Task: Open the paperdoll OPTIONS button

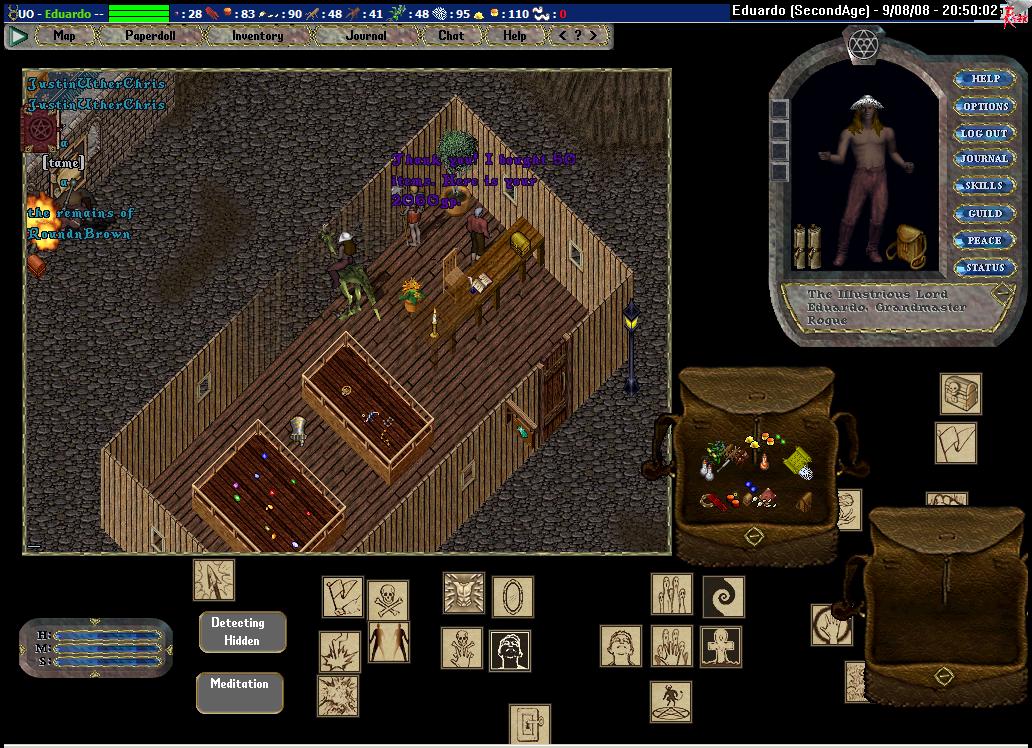Action: tap(984, 106)
